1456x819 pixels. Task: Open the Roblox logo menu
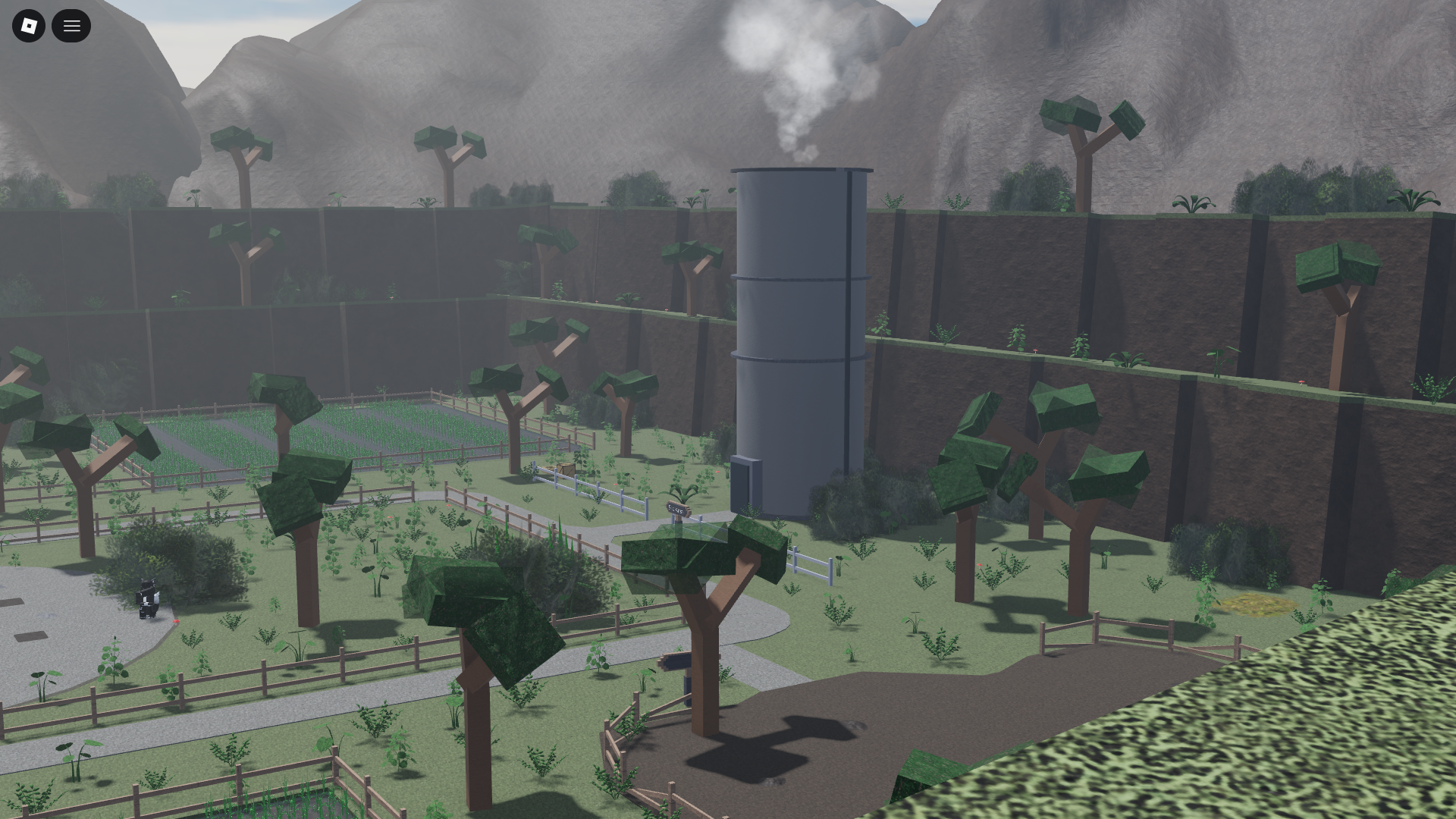click(x=29, y=26)
